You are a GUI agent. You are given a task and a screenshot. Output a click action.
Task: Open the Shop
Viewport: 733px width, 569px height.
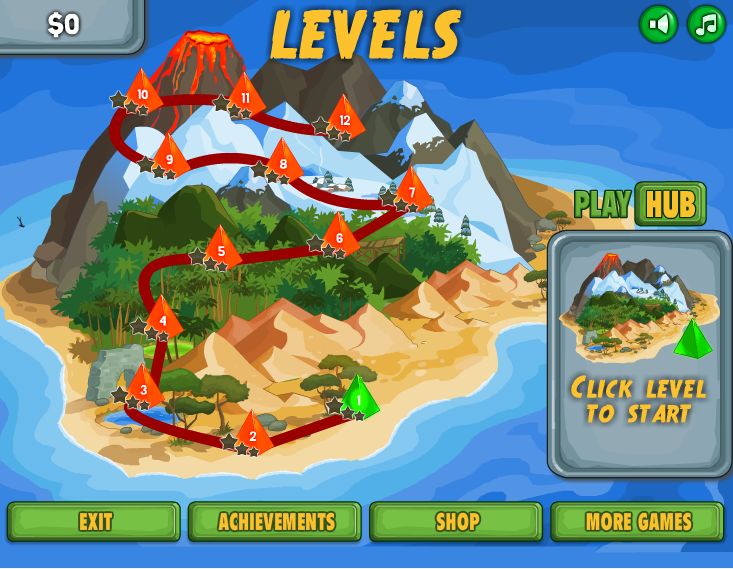coord(456,521)
